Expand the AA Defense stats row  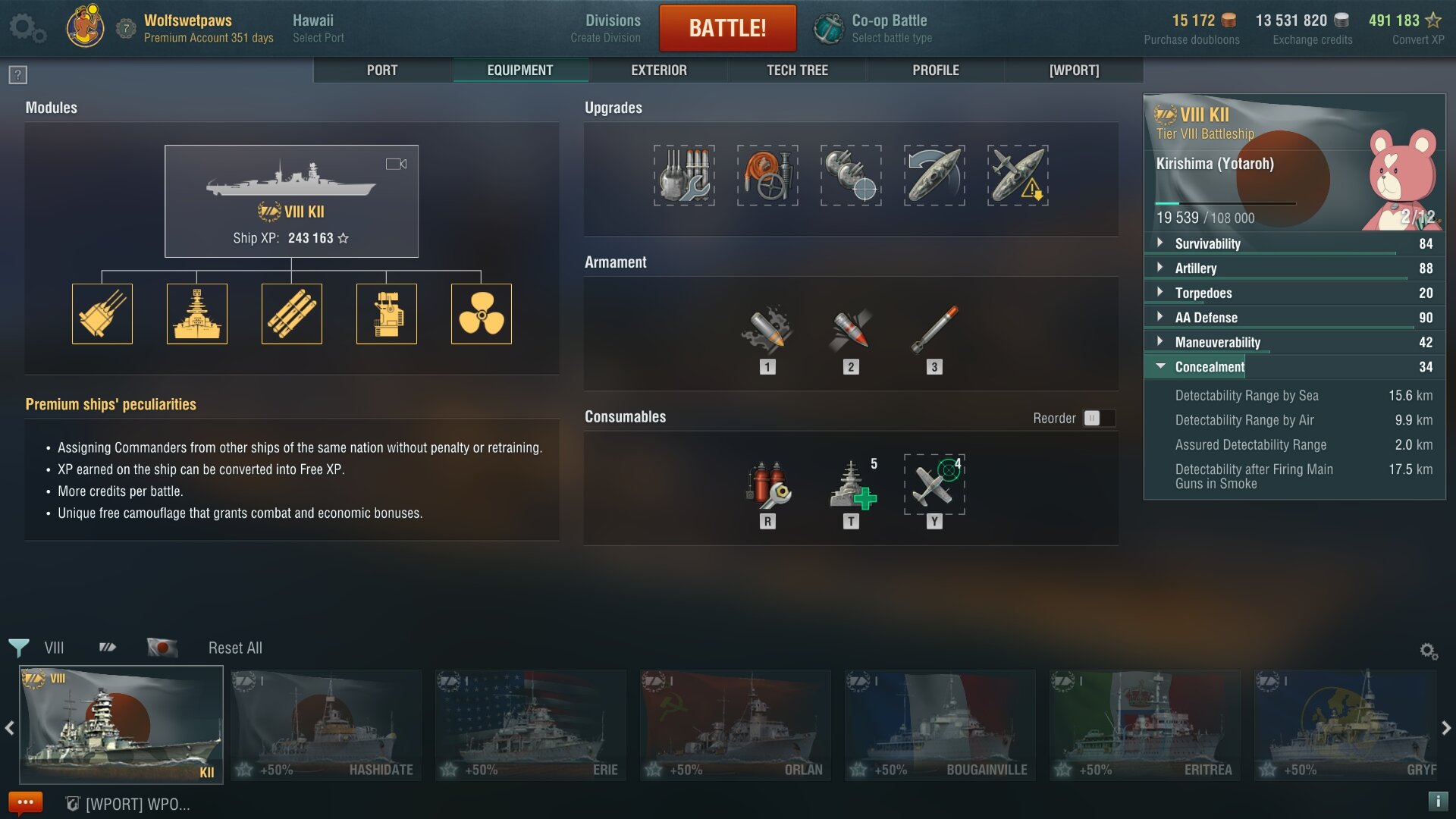pos(1206,318)
